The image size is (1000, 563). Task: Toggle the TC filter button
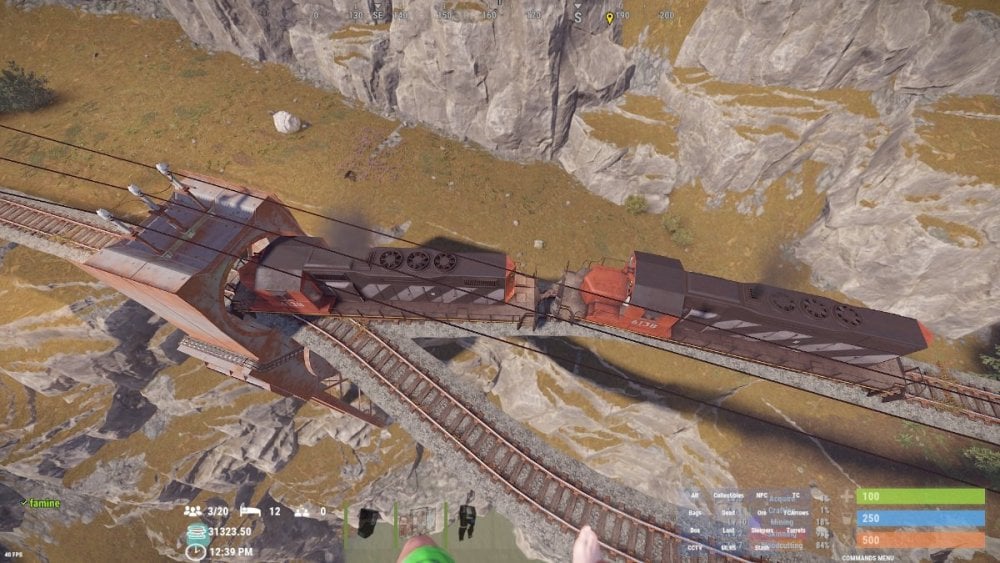pos(796,495)
